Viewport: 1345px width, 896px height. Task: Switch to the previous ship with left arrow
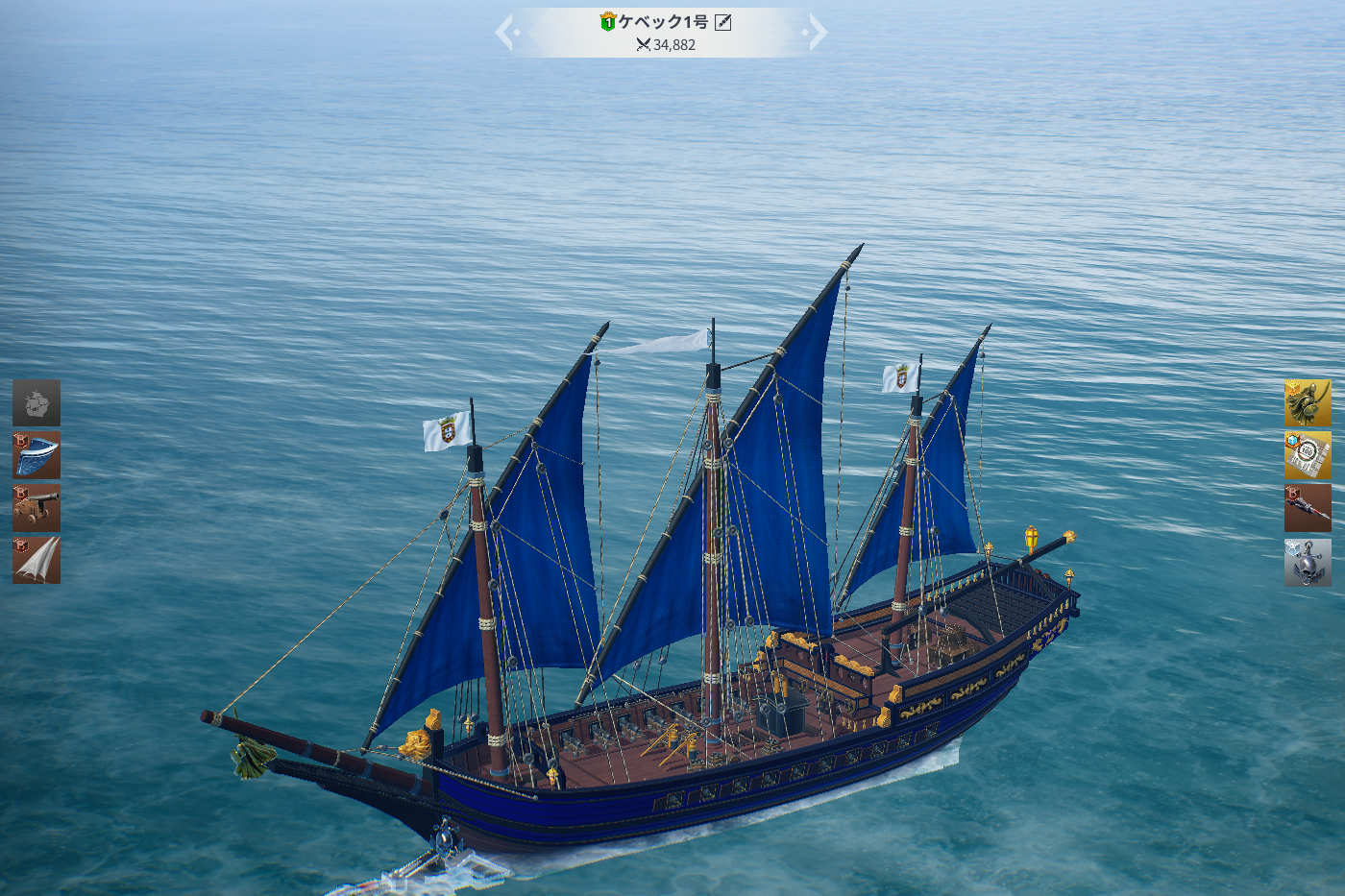[507, 33]
